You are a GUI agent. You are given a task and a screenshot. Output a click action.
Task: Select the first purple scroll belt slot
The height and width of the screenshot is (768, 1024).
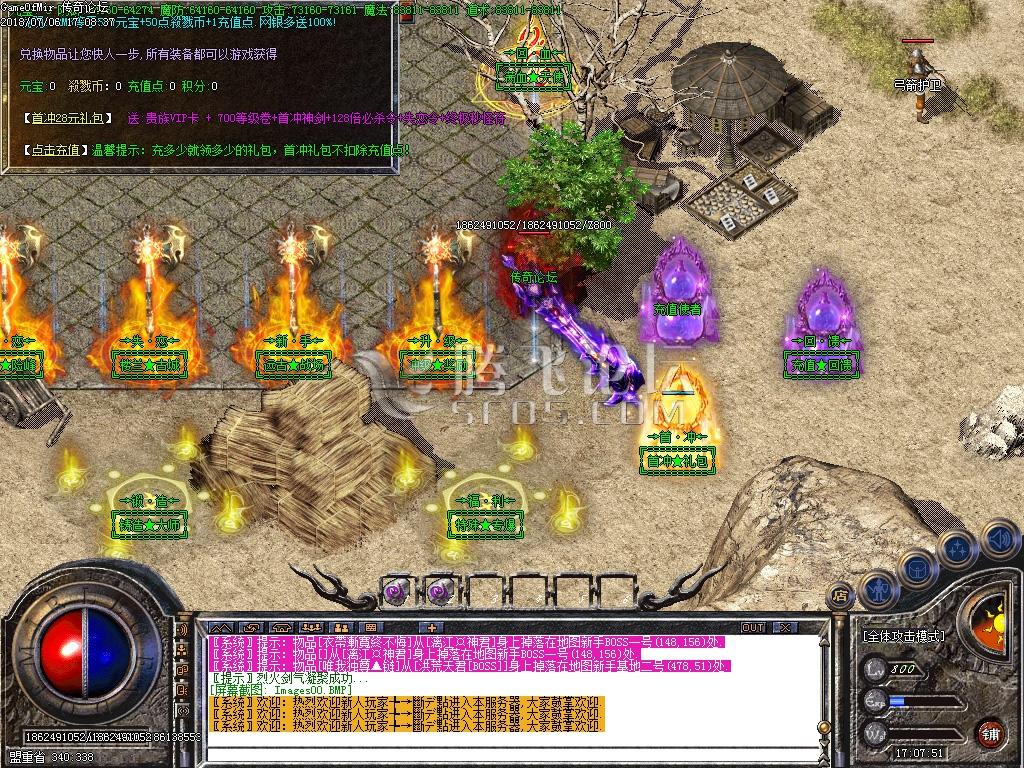point(395,591)
